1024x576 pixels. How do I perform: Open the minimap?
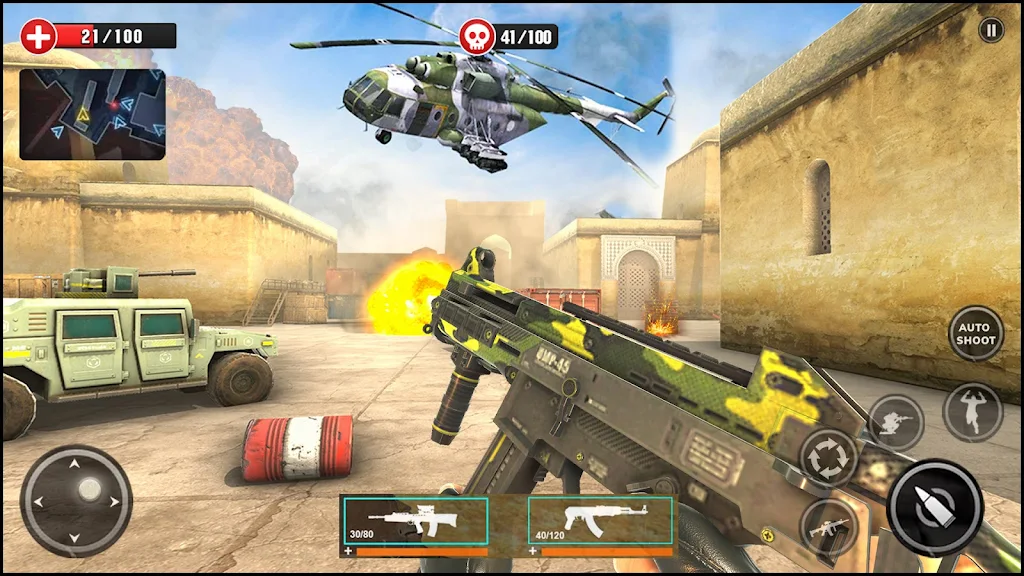click(x=92, y=114)
